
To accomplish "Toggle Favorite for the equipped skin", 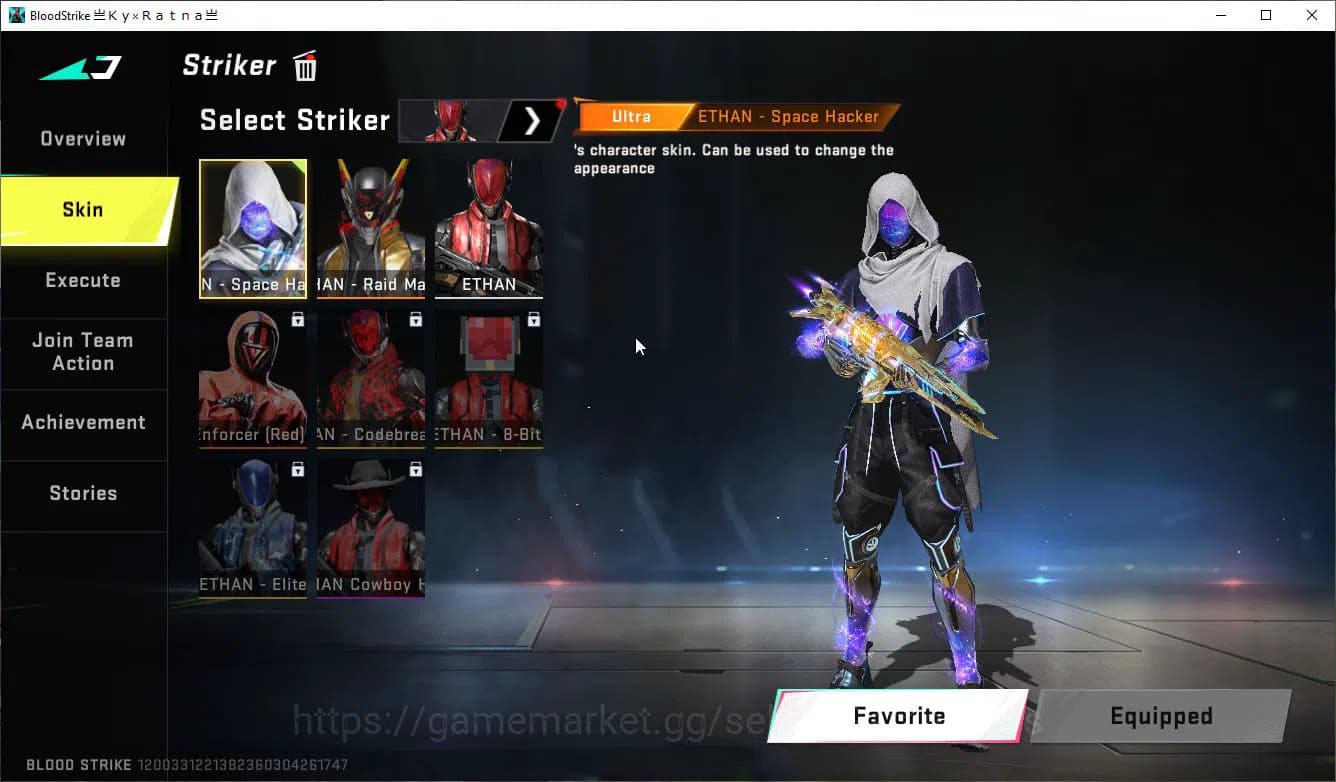I will 897,716.
